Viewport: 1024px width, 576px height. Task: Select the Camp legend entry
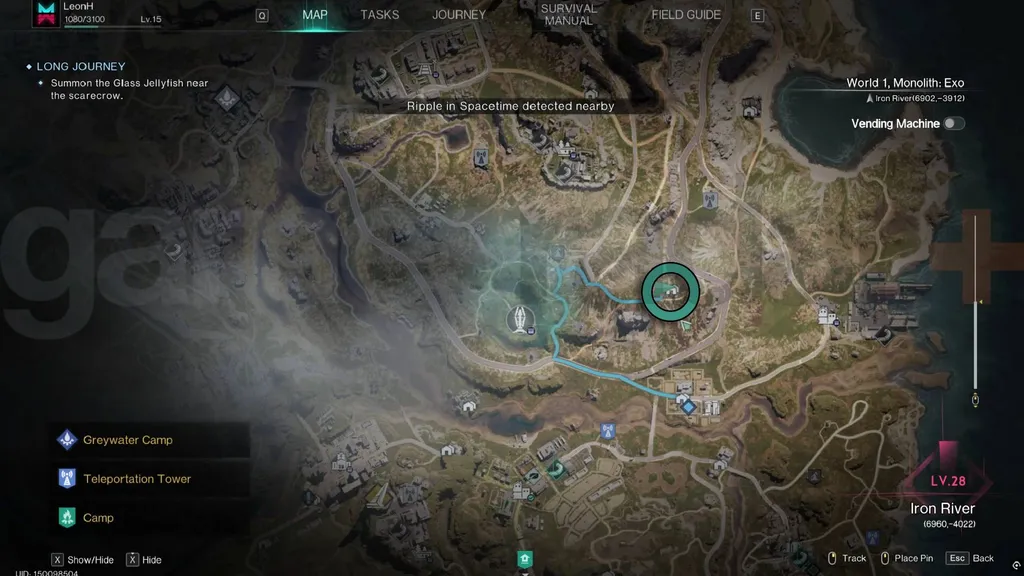(x=98, y=518)
